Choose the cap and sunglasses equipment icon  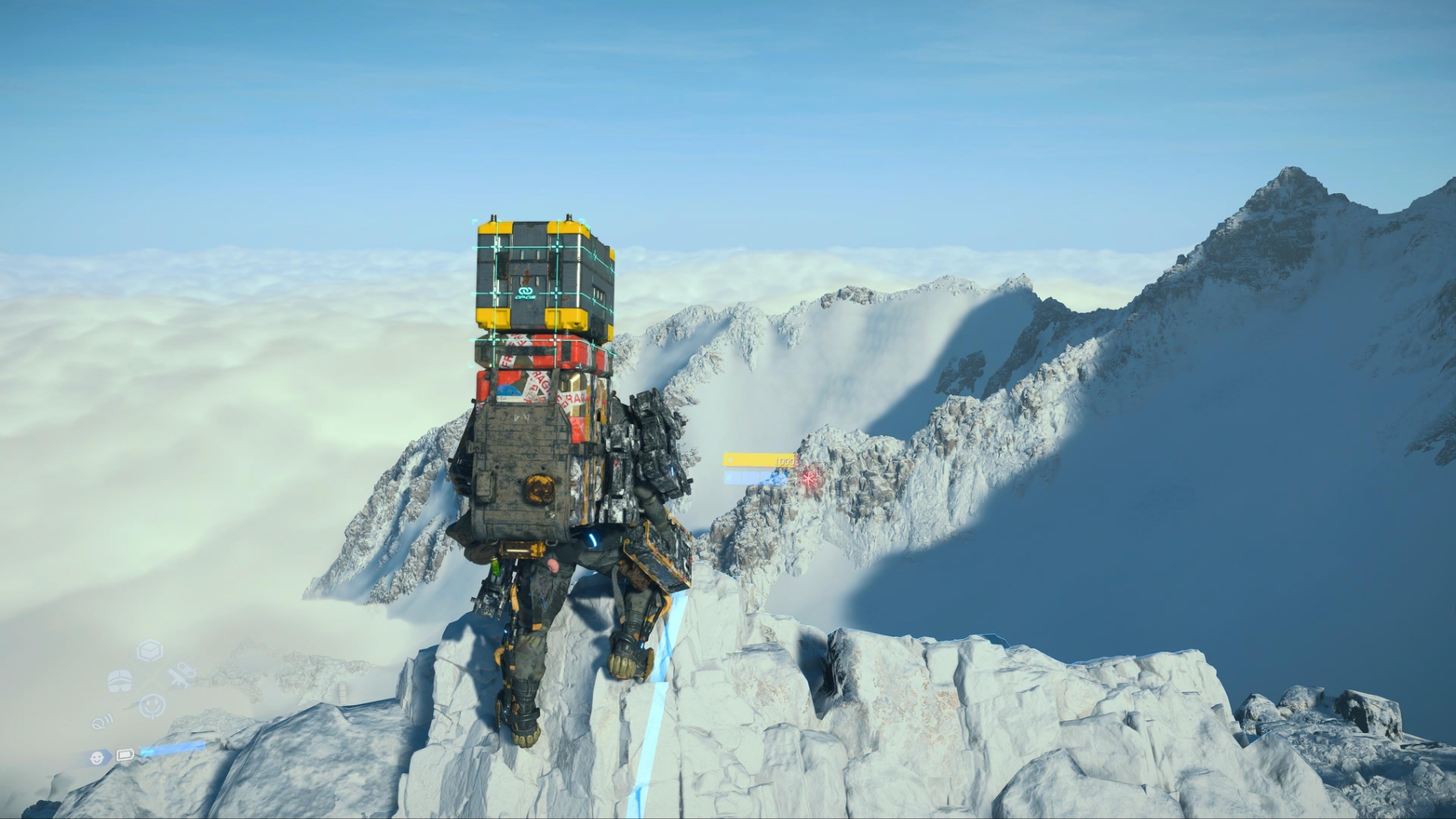click(x=120, y=682)
